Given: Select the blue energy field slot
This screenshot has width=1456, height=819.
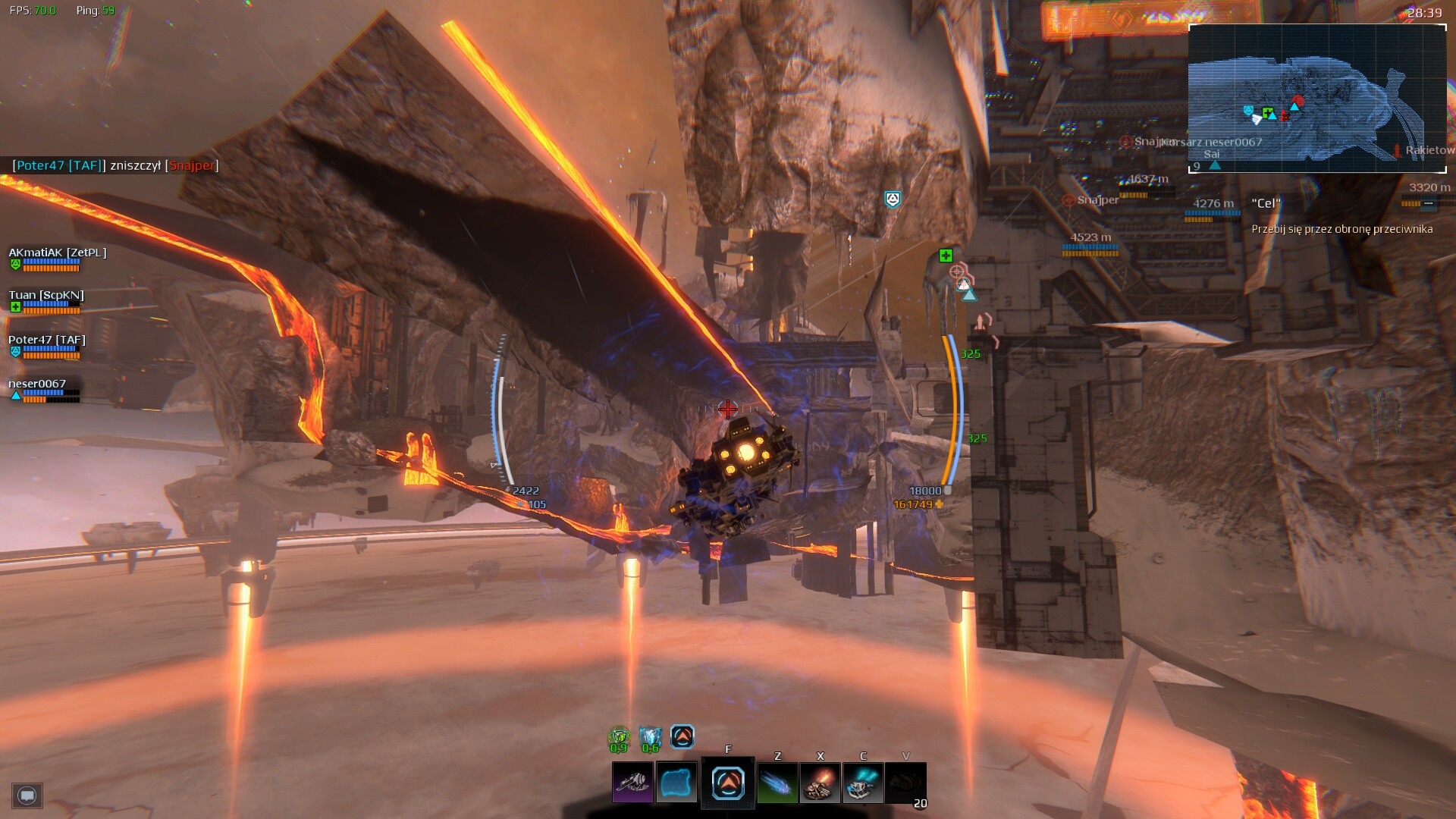Looking at the screenshot, I should (x=676, y=783).
